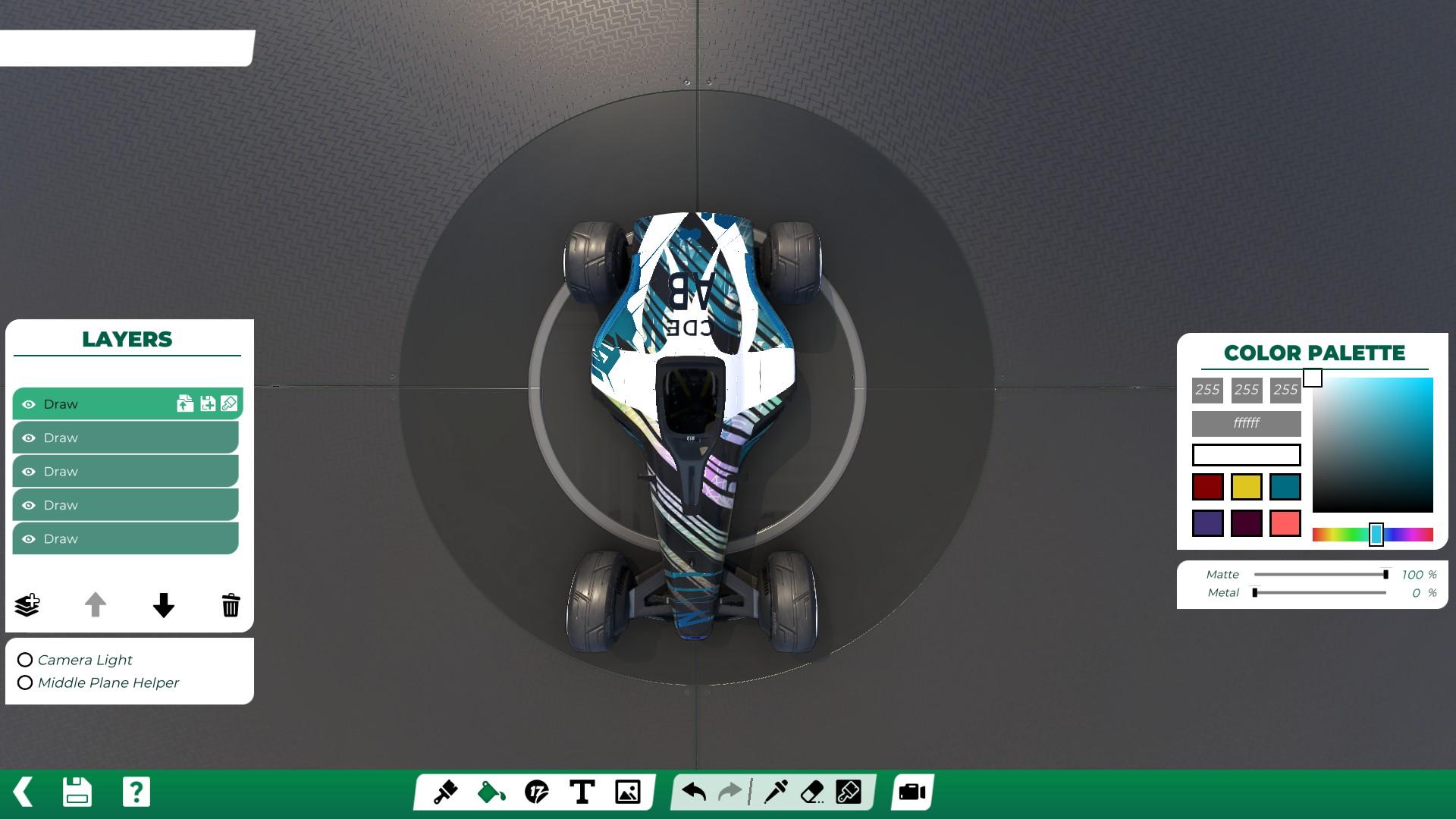Select the Eyedropper tool
This screenshot has width=1456, height=819.
pos(777,792)
